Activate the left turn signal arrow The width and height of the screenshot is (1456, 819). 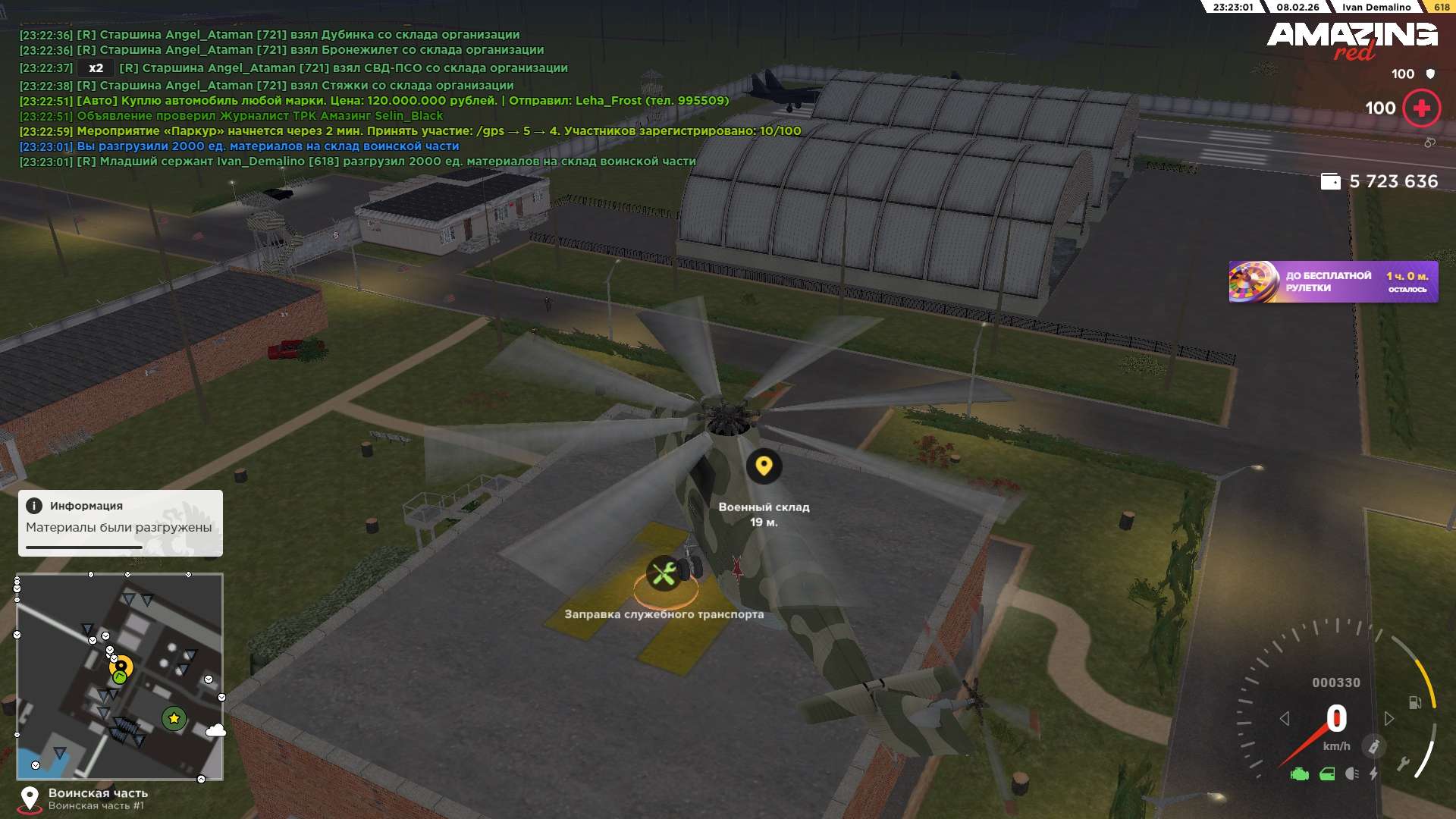1284,718
